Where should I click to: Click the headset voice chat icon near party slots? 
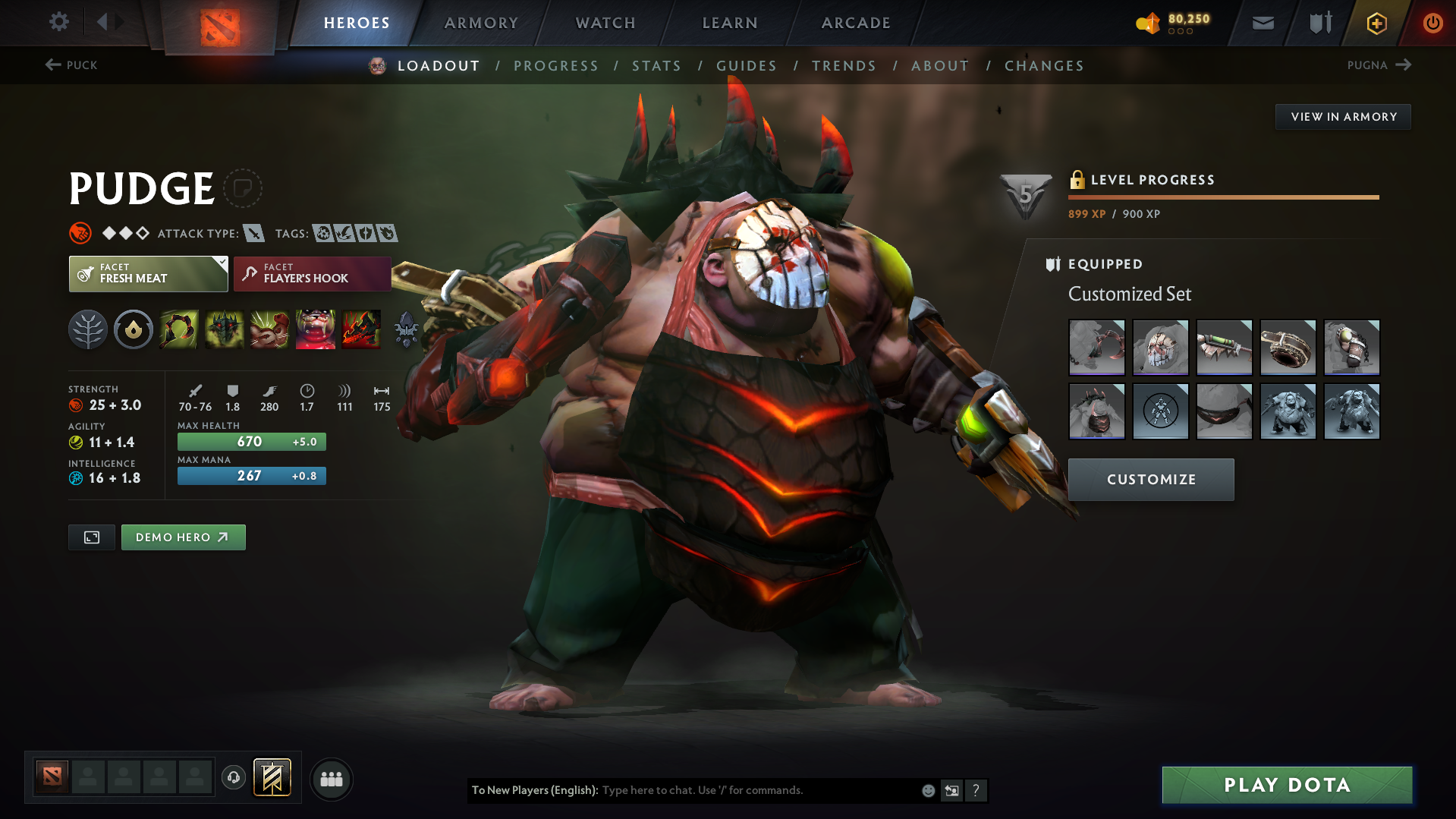click(233, 778)
